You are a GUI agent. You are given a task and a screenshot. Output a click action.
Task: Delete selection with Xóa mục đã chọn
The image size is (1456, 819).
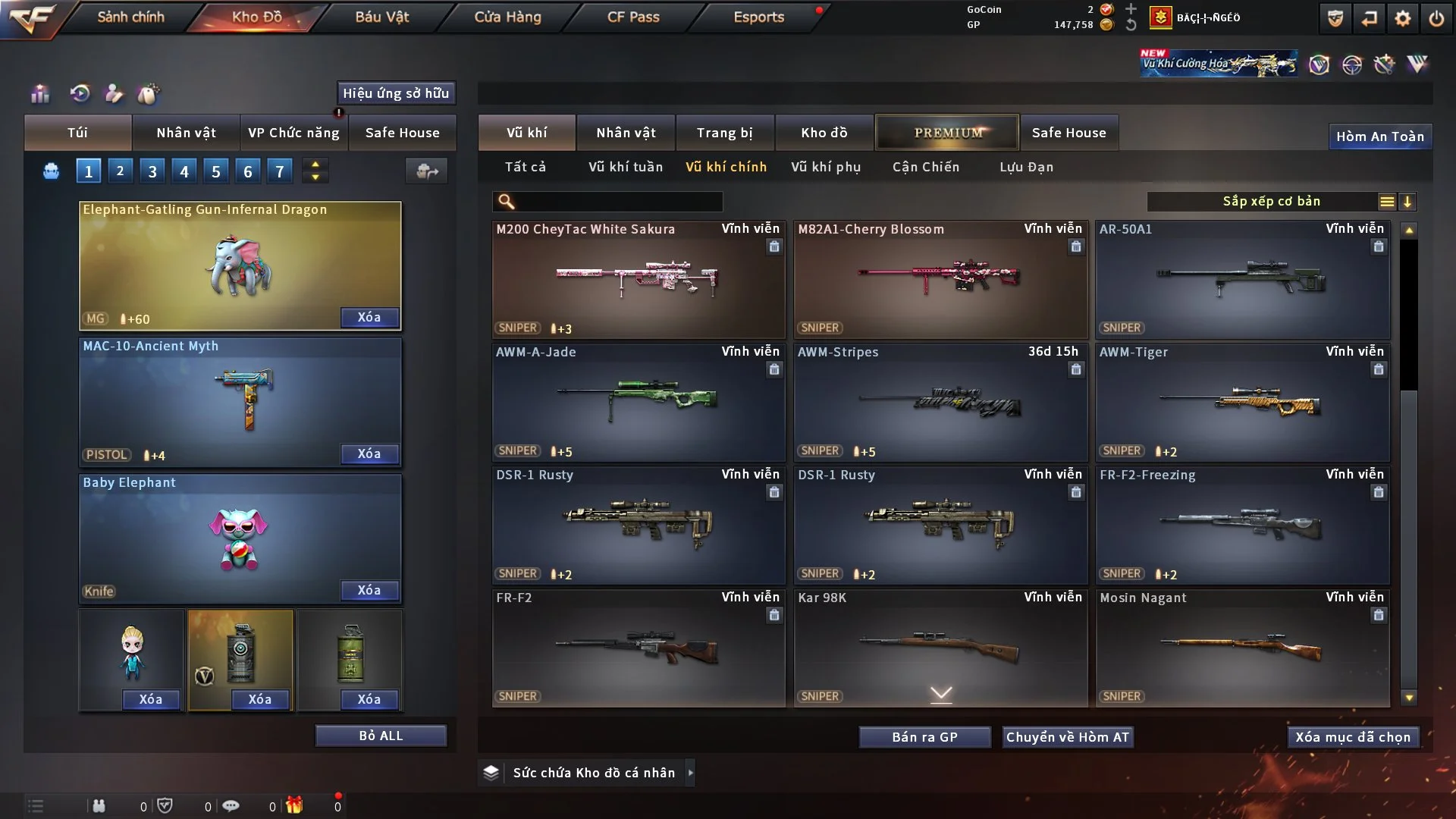(1352, 737)
